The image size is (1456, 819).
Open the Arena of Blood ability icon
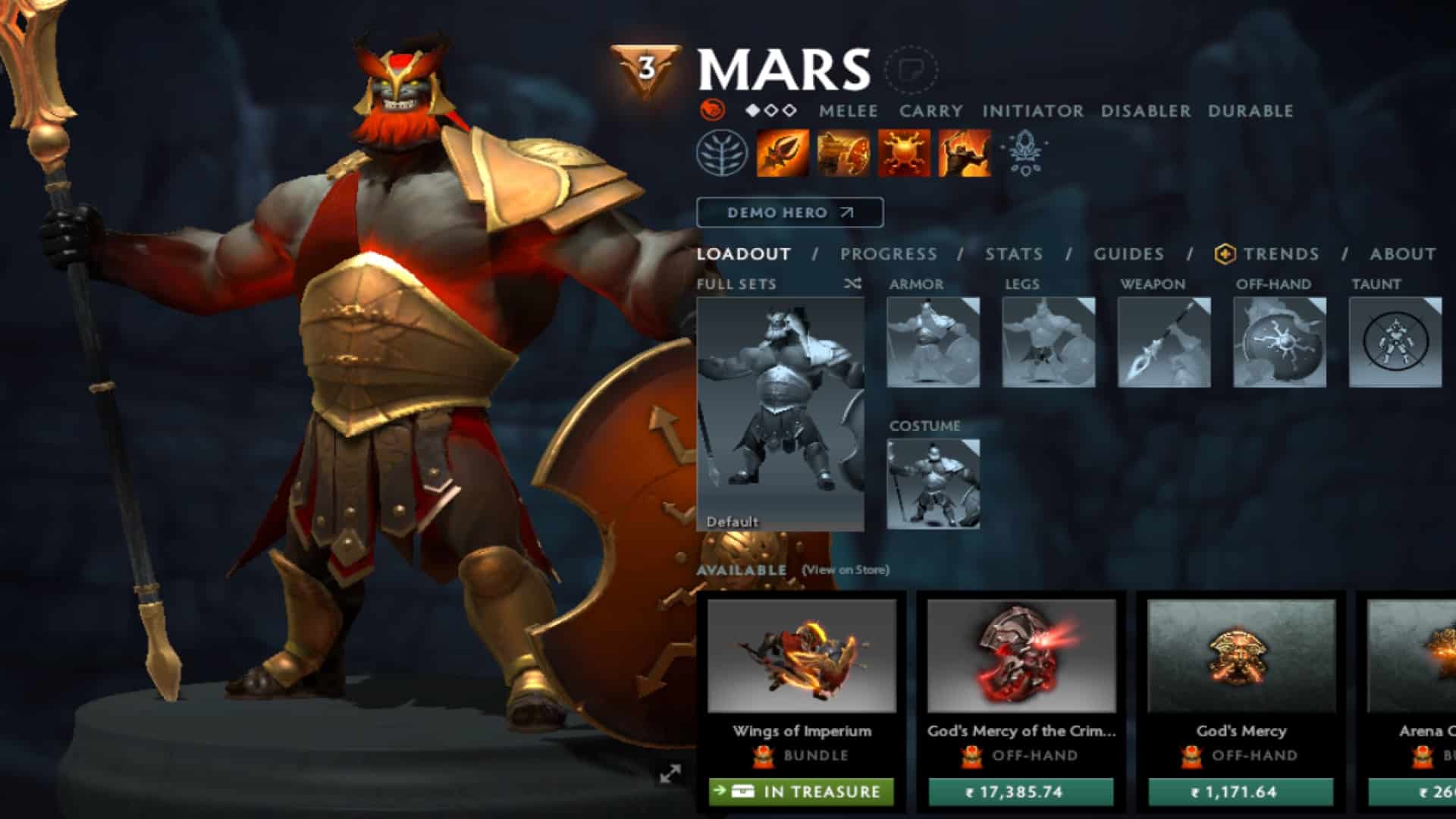(x=964, y=152)
